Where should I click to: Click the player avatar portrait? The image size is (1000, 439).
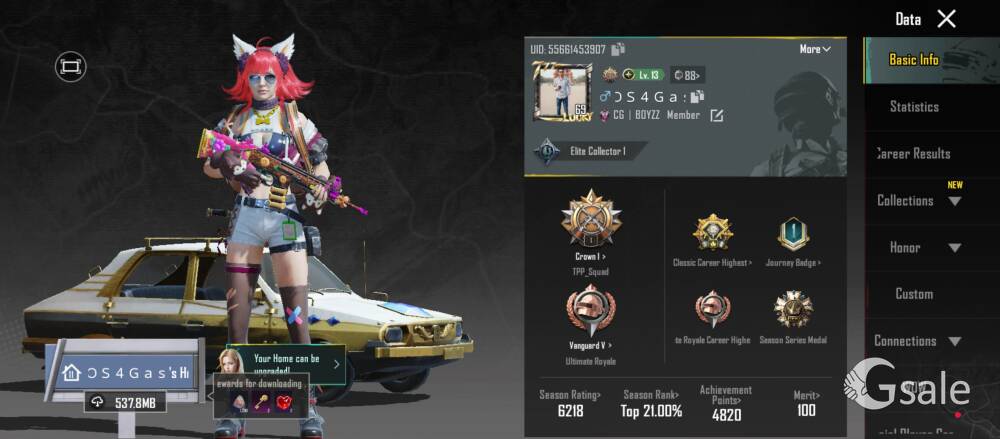coord(562,94)
